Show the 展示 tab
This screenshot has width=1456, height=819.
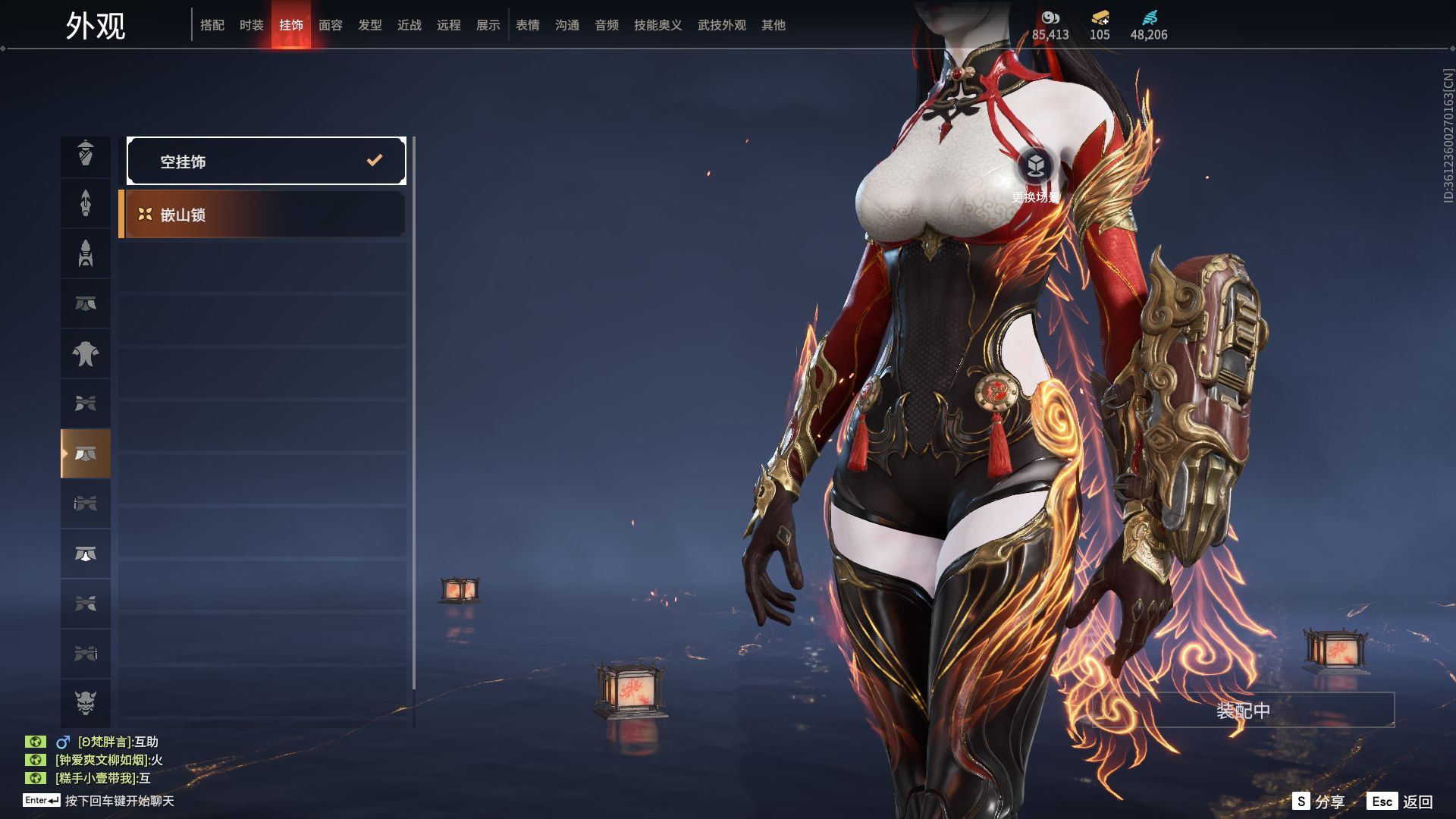(488, 25)
